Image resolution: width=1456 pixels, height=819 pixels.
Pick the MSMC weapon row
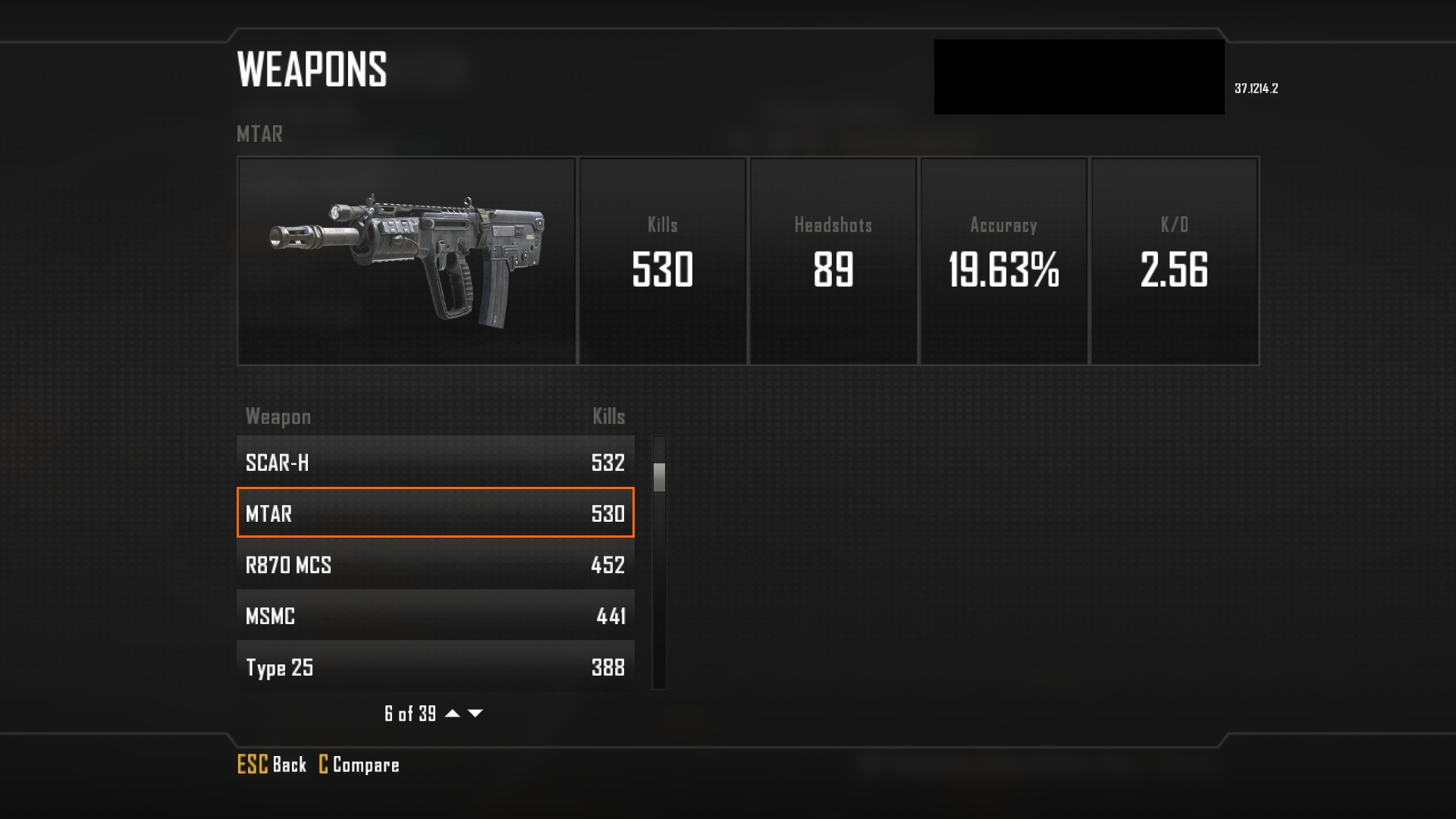pyautogui.click(x=435, y=616)
